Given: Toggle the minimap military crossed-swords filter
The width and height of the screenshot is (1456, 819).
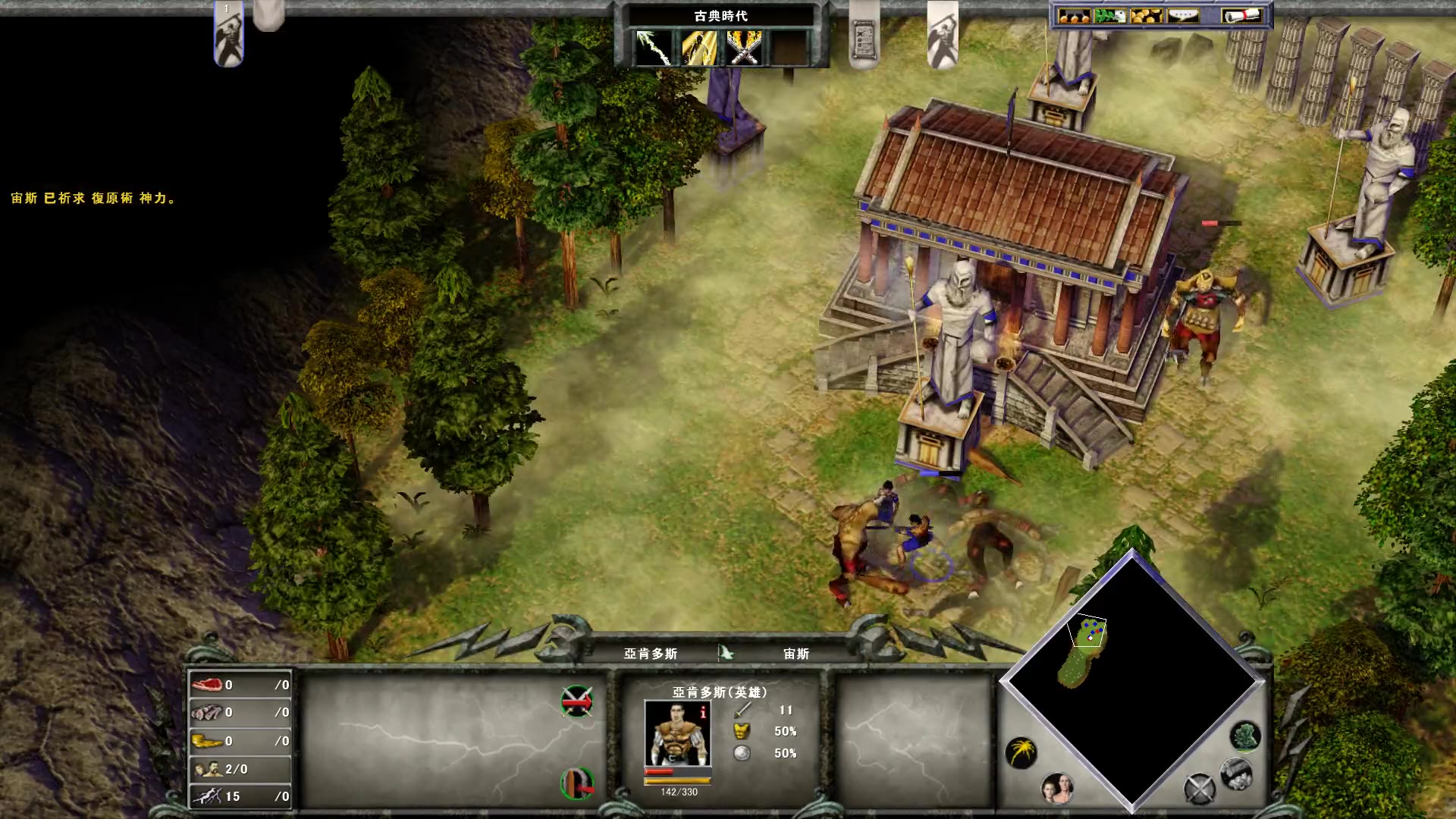Looking at the screenshot, I should pyautogui.click(x=1200, y=789).
